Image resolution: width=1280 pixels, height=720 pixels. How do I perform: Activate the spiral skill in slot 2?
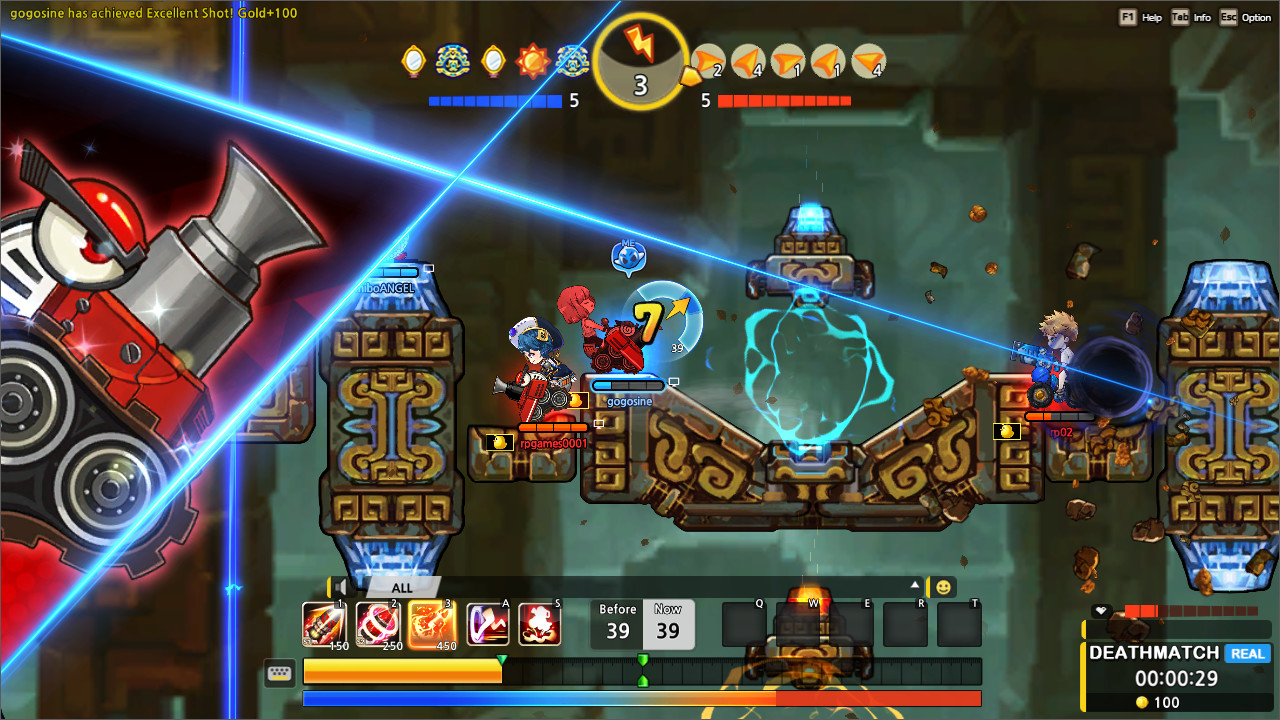point(378,622)
